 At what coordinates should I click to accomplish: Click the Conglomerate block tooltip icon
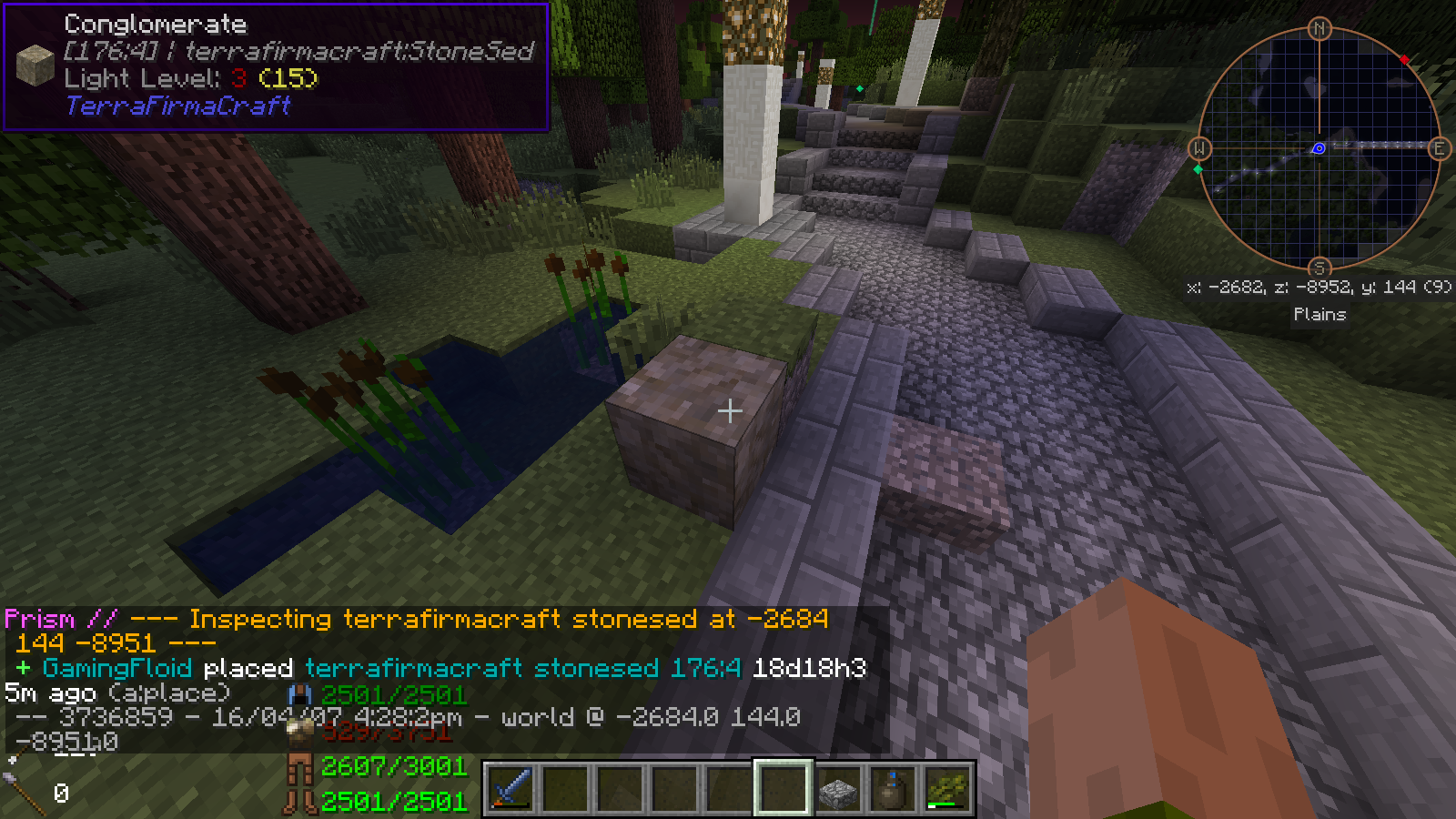[x=35, y=66]
